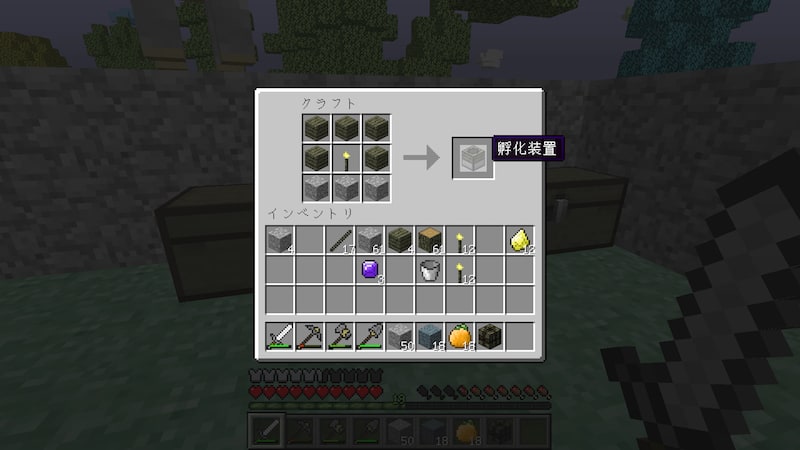Click the torch in the crafting grid center
Screen dimensions: 800x450
(346, 157)
